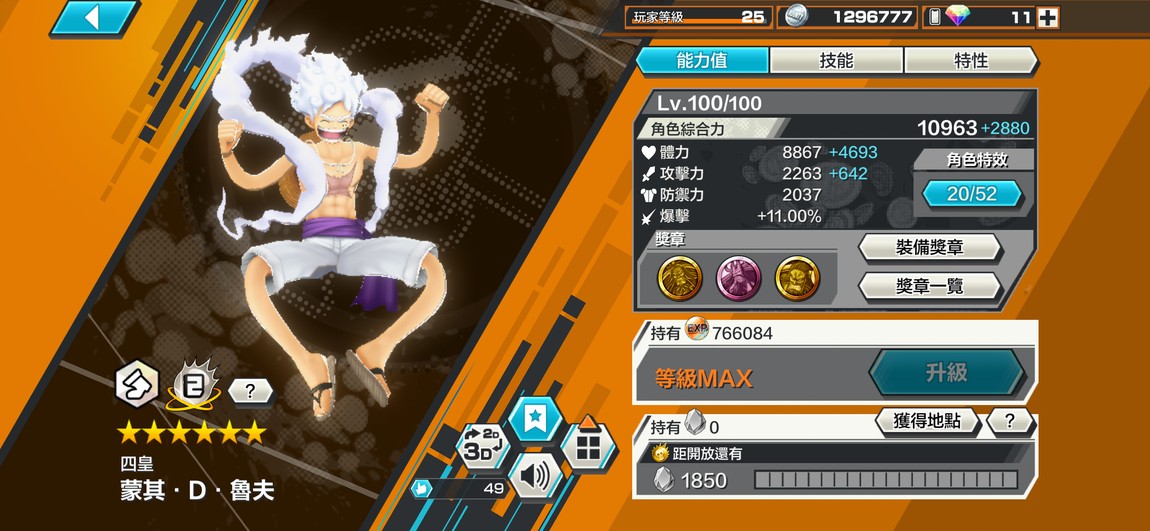Choose the 裝備獎章 button

(929, 247)
